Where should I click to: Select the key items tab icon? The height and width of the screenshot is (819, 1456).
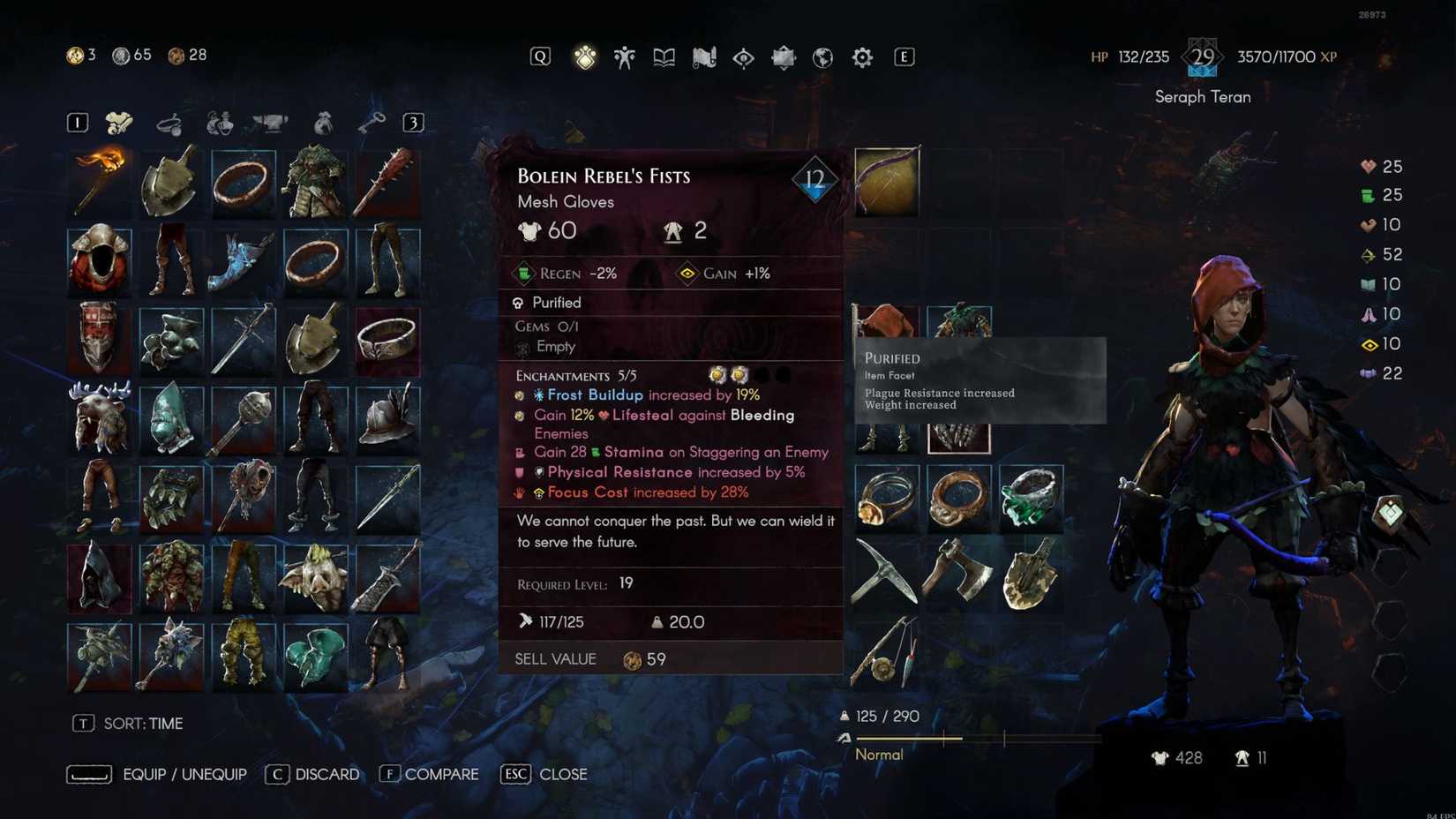[x=373, y=122]
